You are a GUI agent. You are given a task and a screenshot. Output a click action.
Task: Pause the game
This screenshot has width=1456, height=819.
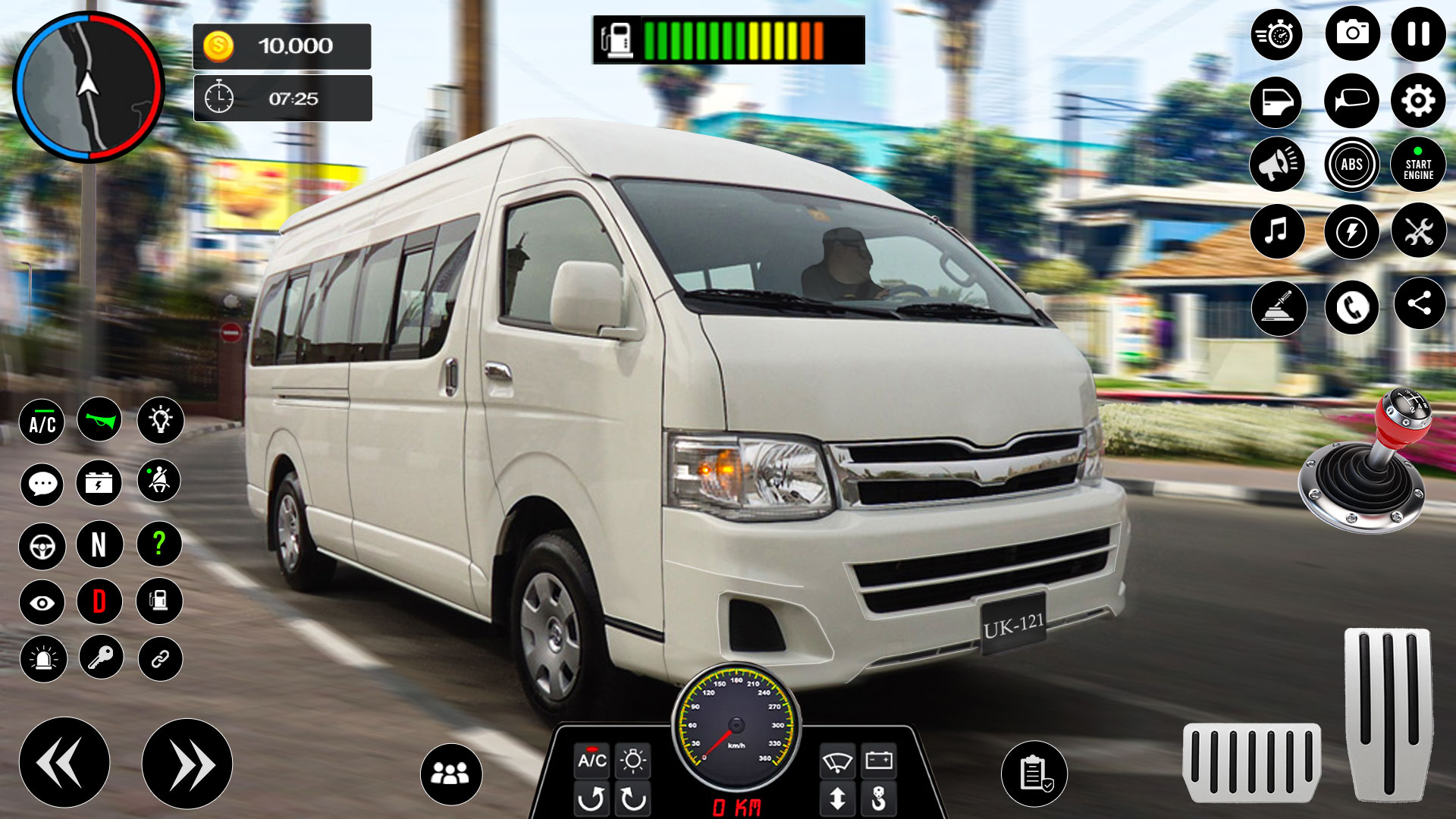1417,34
